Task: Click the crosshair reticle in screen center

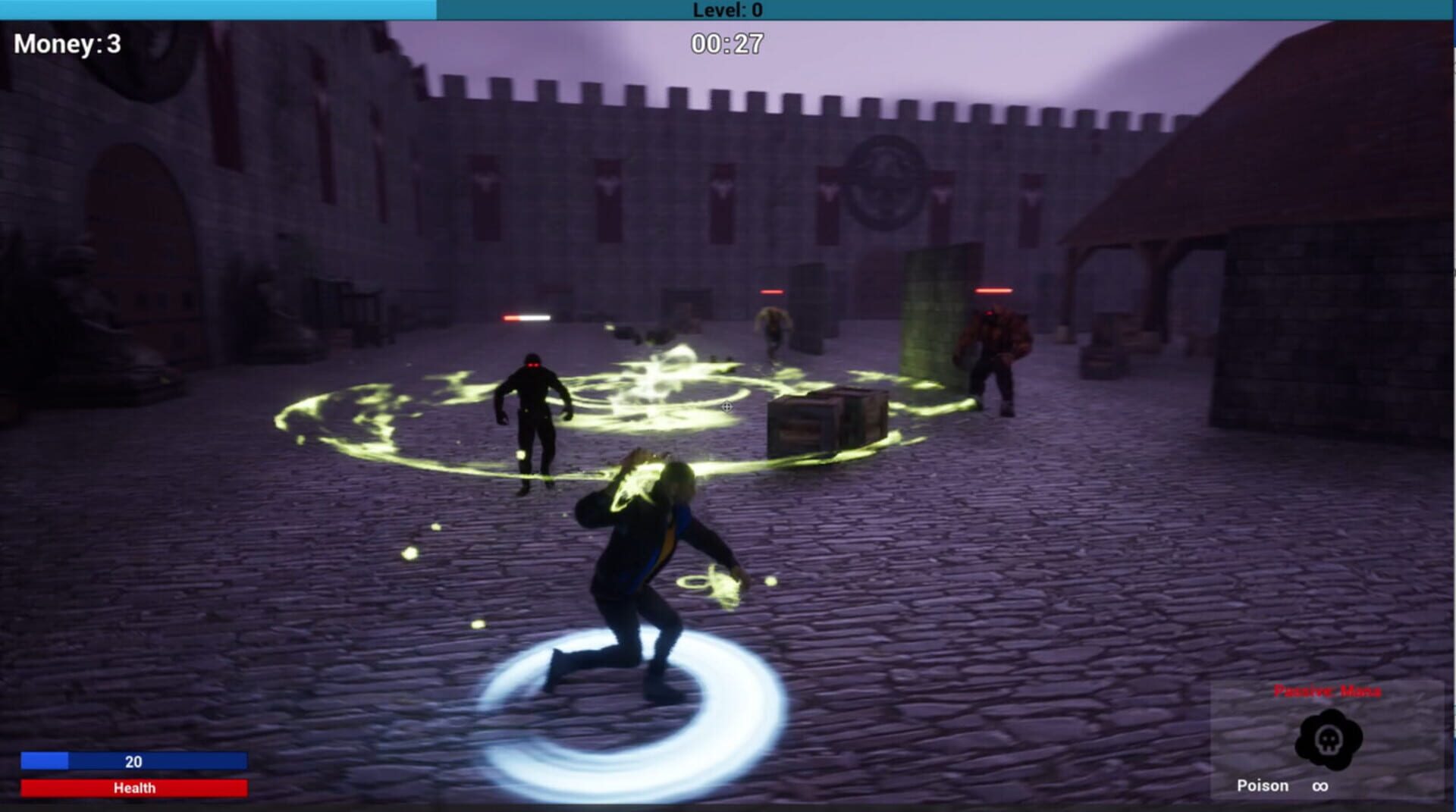Action: coord(726,406)
